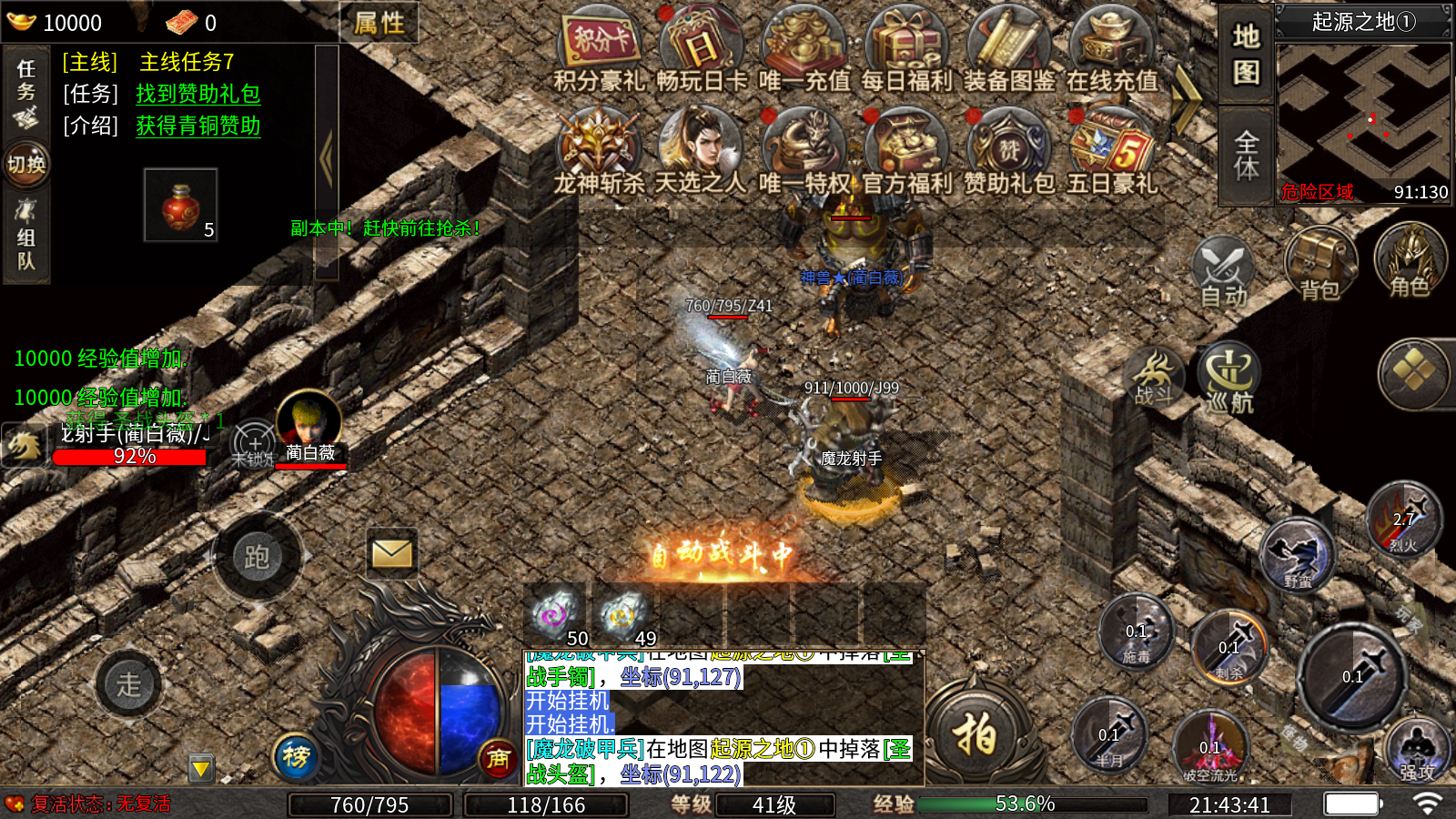Open the 地图 map button
This screenshot has width=1456, height=819.
pyautogui.click(x=1246, y=53)
